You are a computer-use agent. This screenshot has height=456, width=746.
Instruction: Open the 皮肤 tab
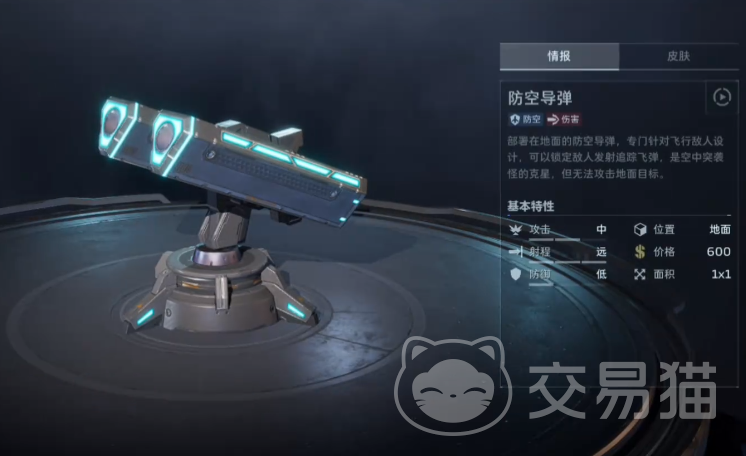[677, 56]
